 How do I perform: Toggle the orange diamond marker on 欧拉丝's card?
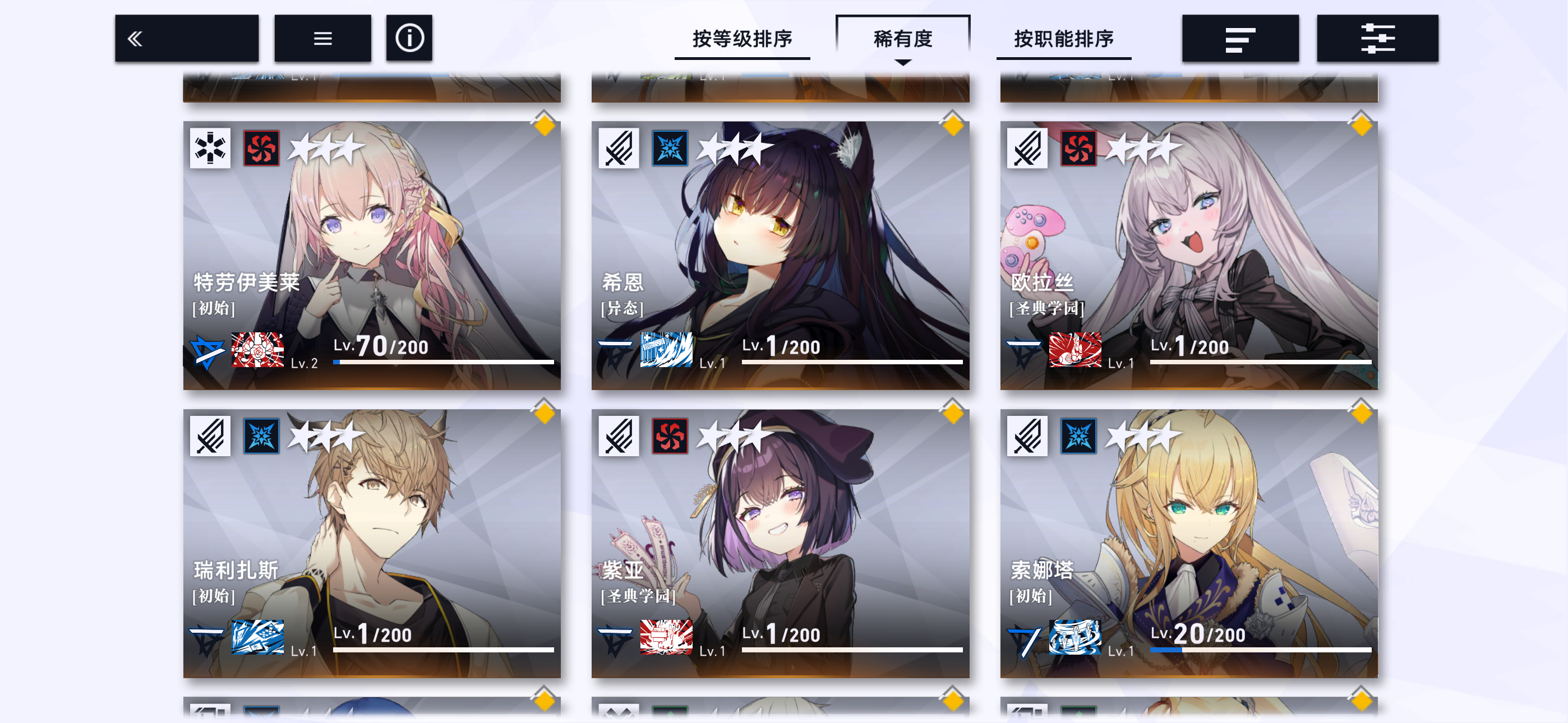pyautogui.click(x=1362, y=126)
